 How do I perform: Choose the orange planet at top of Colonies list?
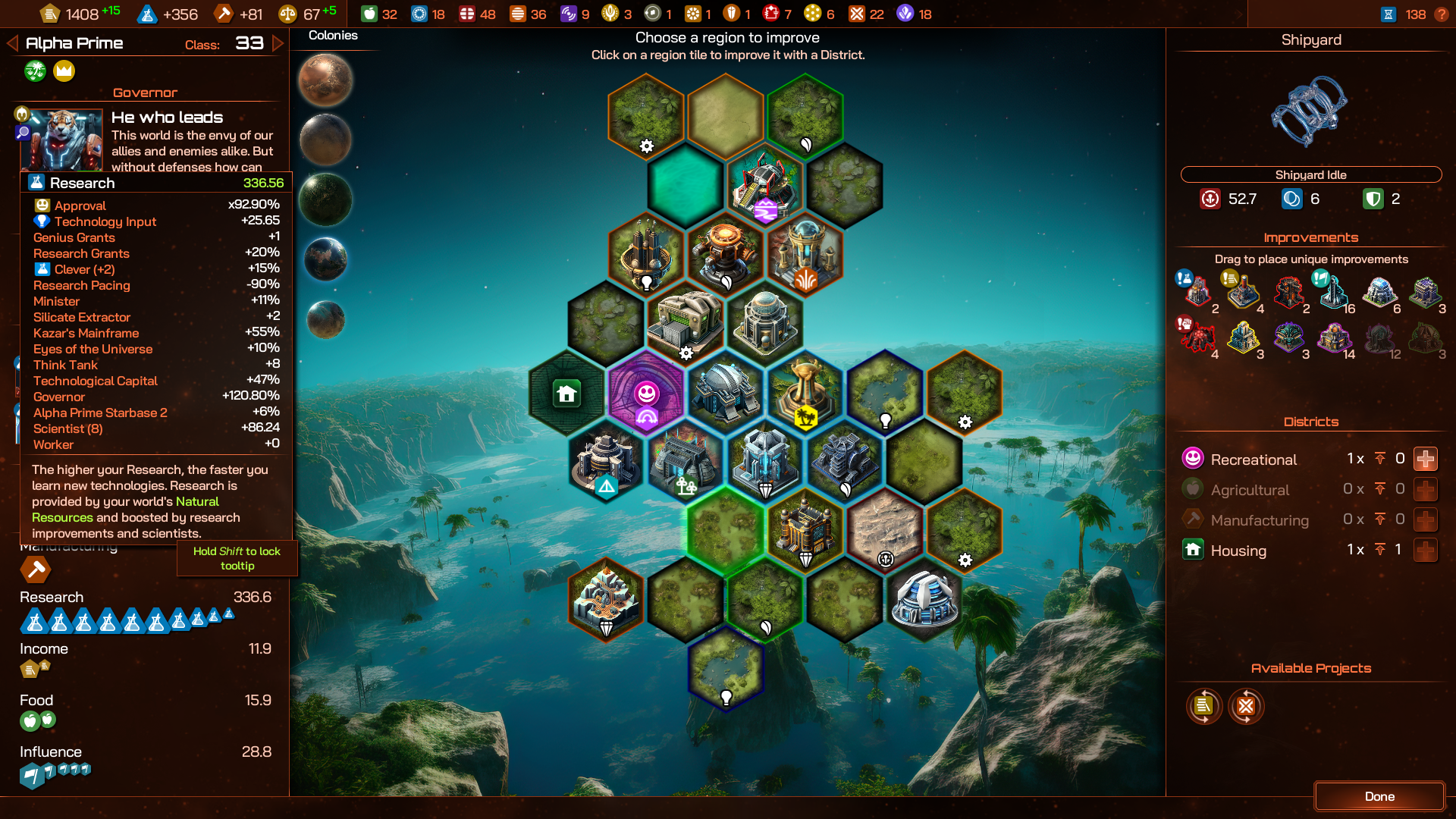click(325, 80)
